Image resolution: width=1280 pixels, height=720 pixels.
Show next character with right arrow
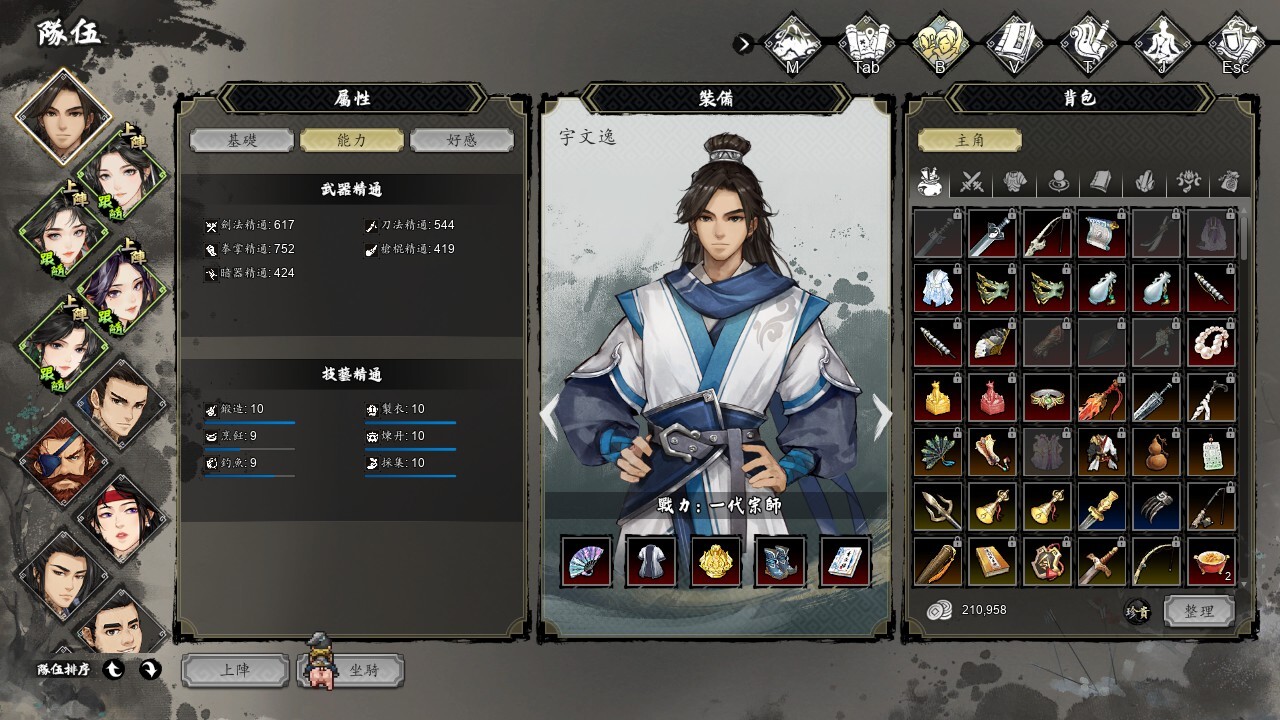click(x=882, y=416)
